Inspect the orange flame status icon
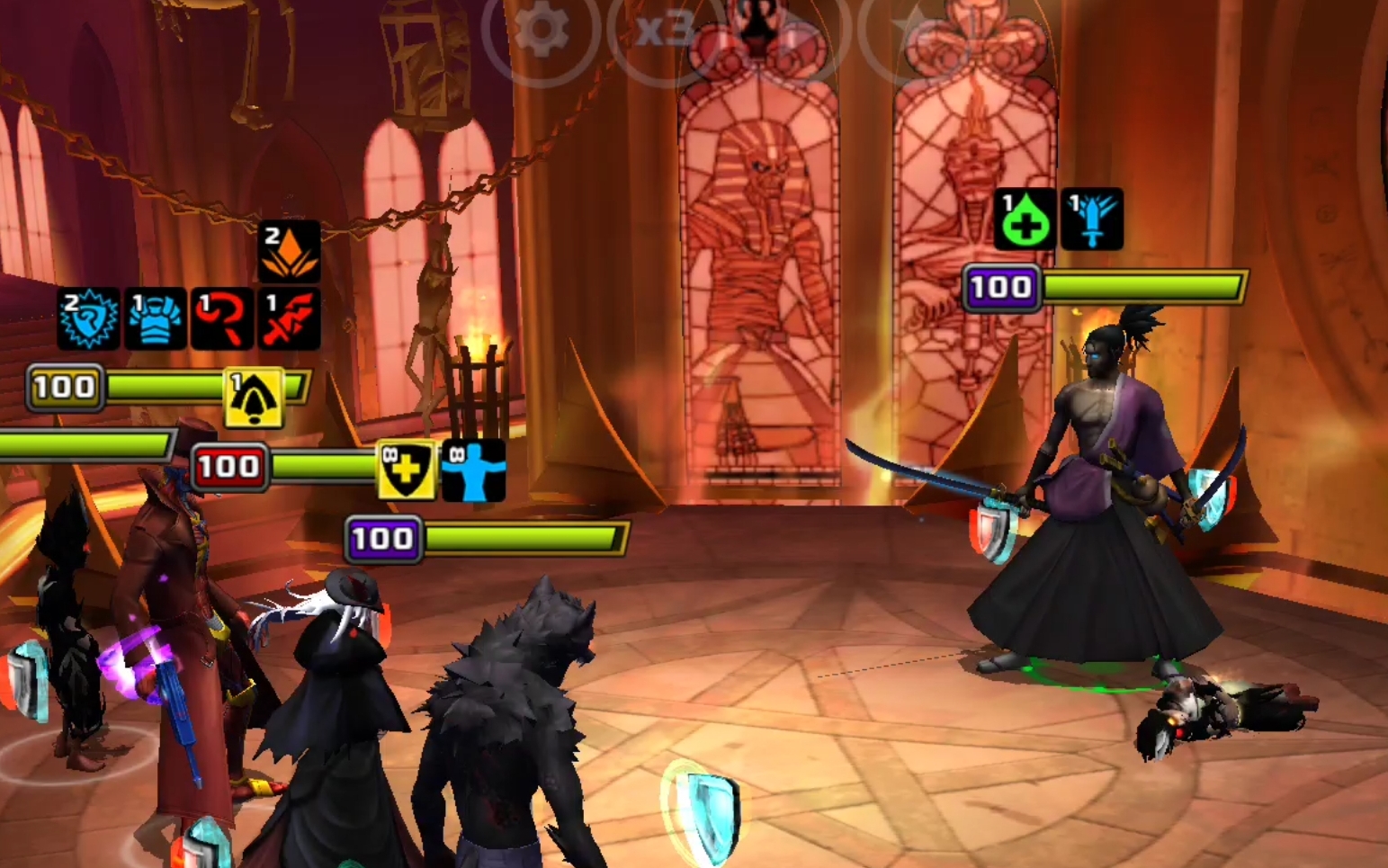The image size is (1388, 868). pos(290,252)
